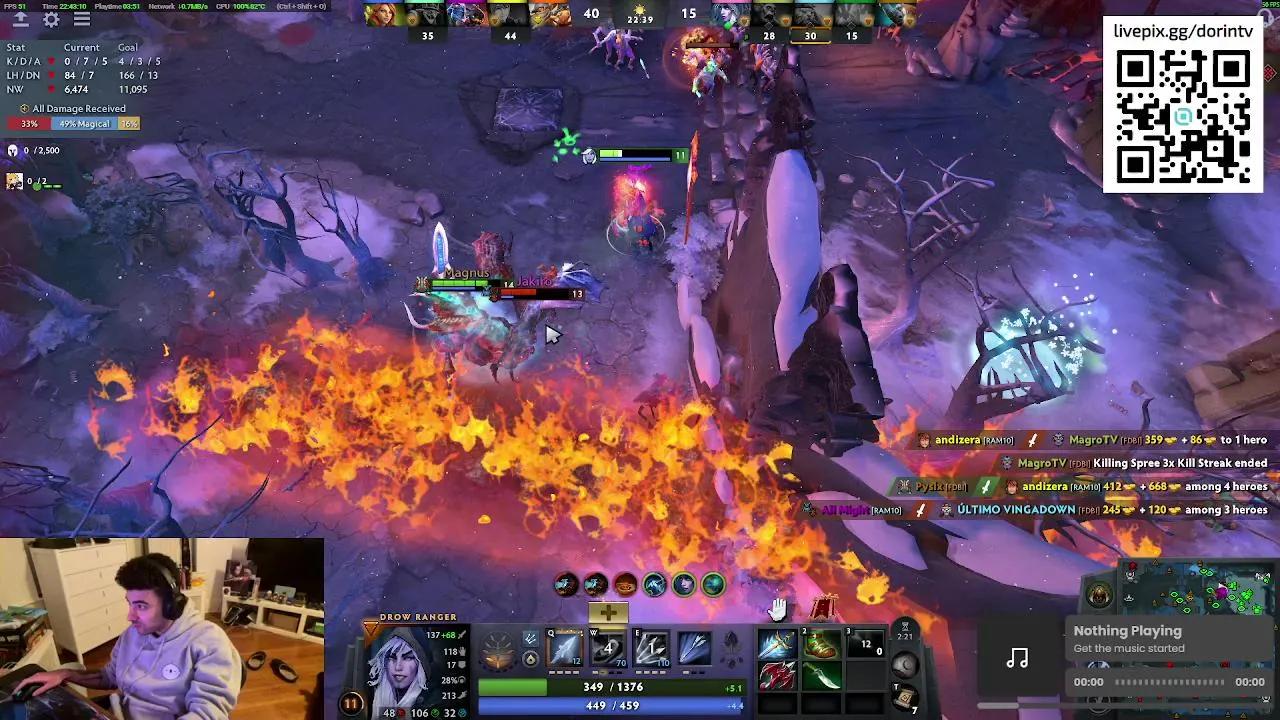Screen dimensions: 1280x720
Task: Activate the Multishot ability
Action: [652, 648]
